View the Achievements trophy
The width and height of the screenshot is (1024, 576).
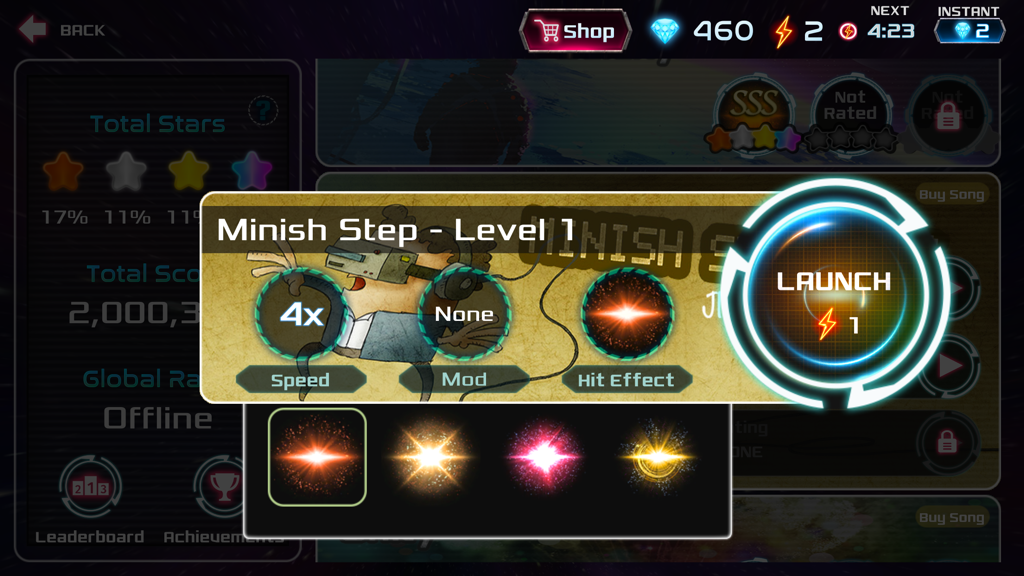(x=222, y=490)
